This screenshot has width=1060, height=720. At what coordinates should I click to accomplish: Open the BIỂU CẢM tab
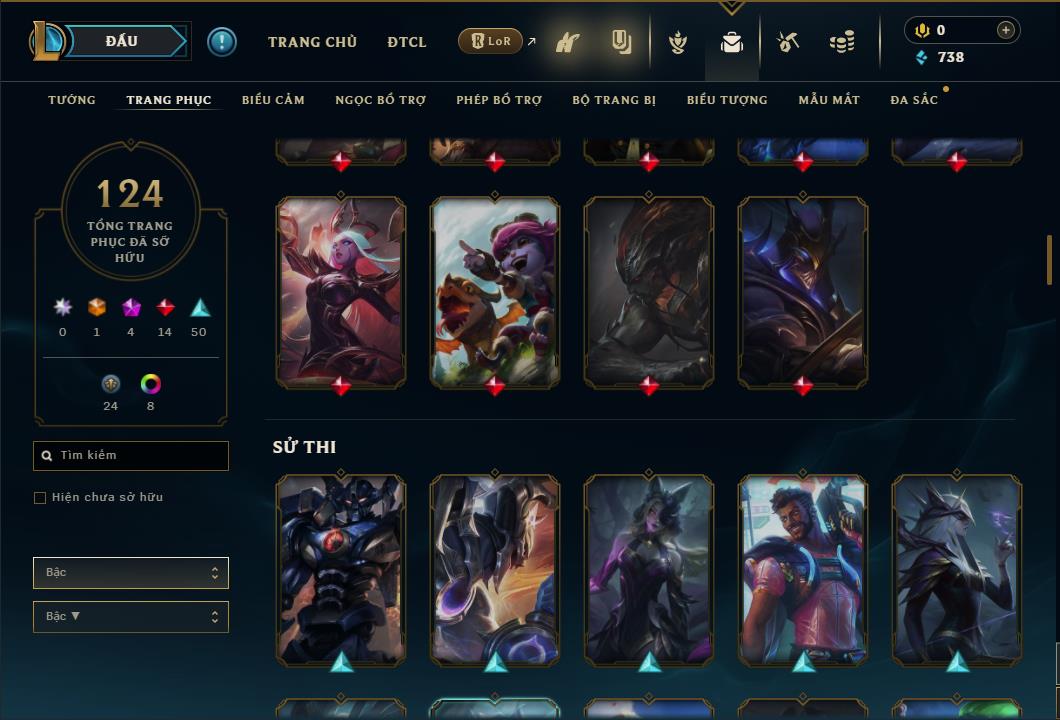click(x=273, y=100)
